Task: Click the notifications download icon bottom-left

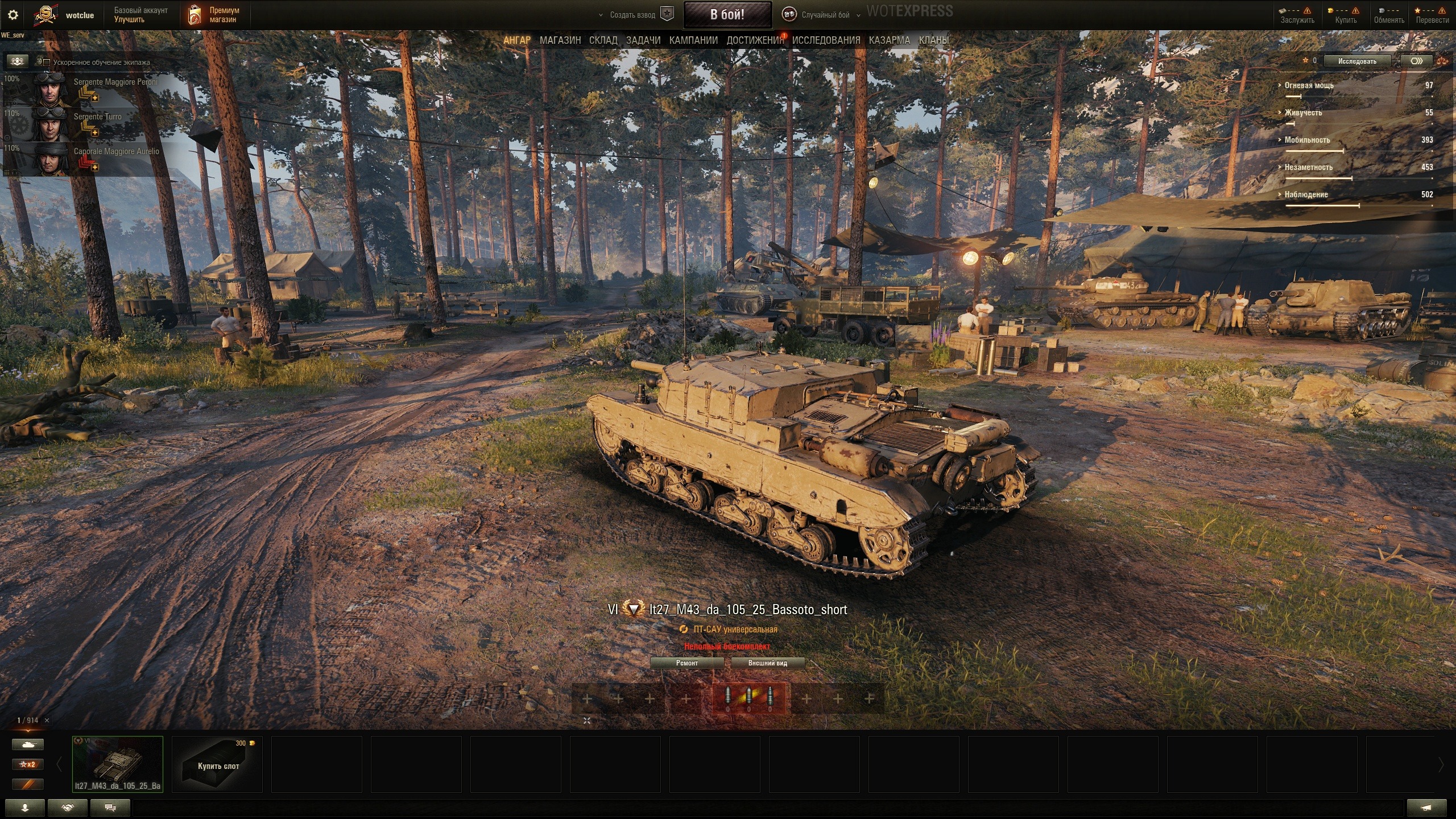Action: [26, 807]
